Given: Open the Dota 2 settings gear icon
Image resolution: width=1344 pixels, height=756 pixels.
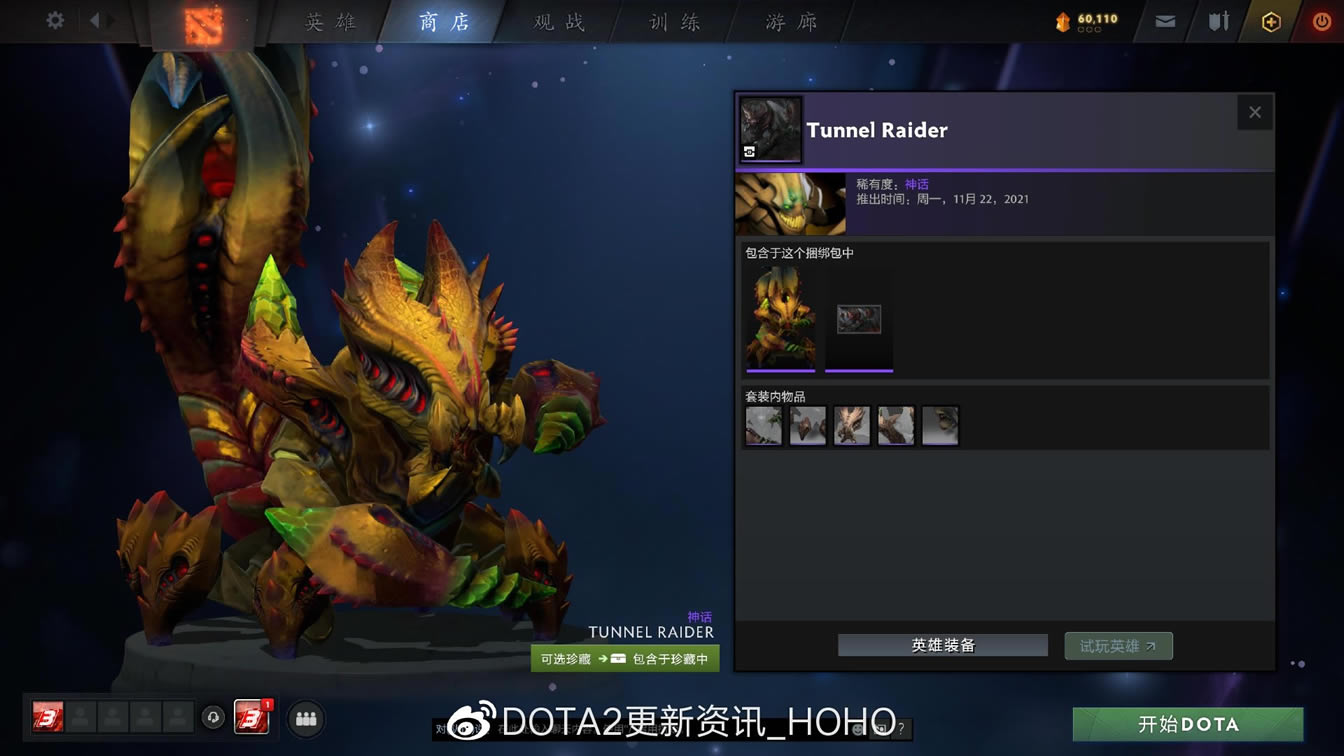Looking at the screenshot, I should tap(54, 19).
